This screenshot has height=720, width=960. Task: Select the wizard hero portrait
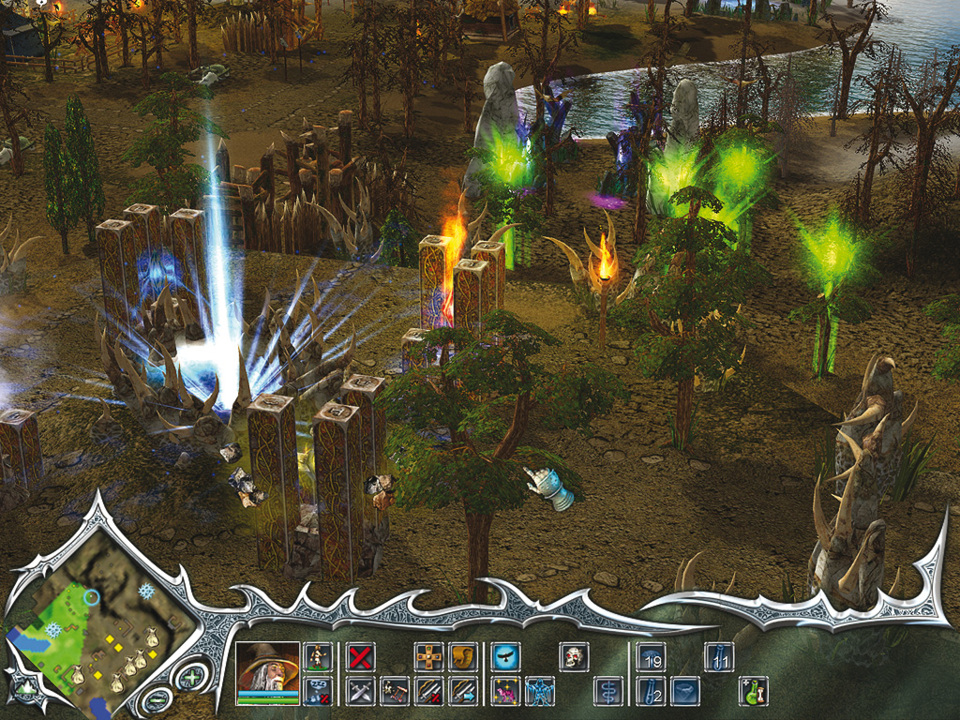click(x=268, y=671)
